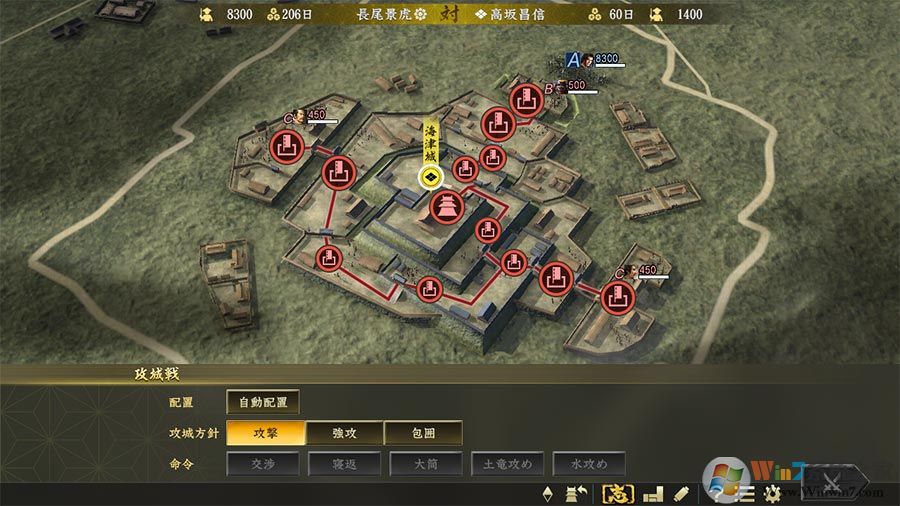Click the 自動配置 auto-deploy button
900x506 pixels.
pos(263,402)
